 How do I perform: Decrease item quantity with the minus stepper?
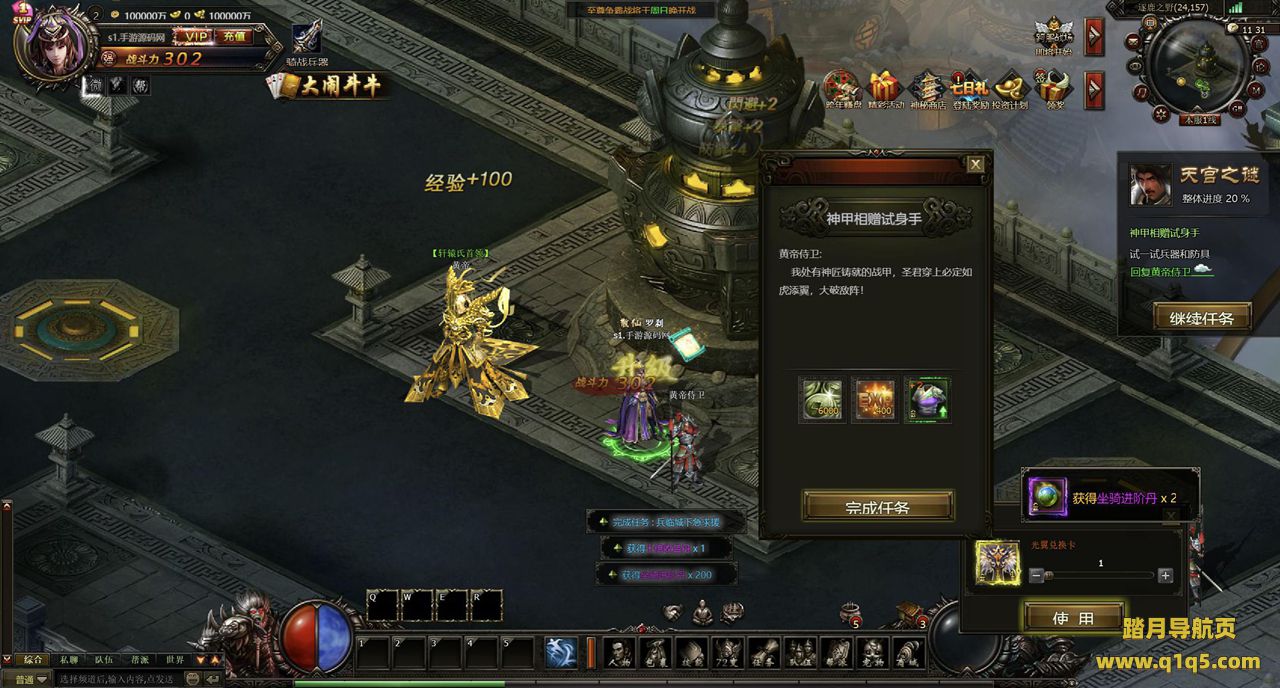1036,575
